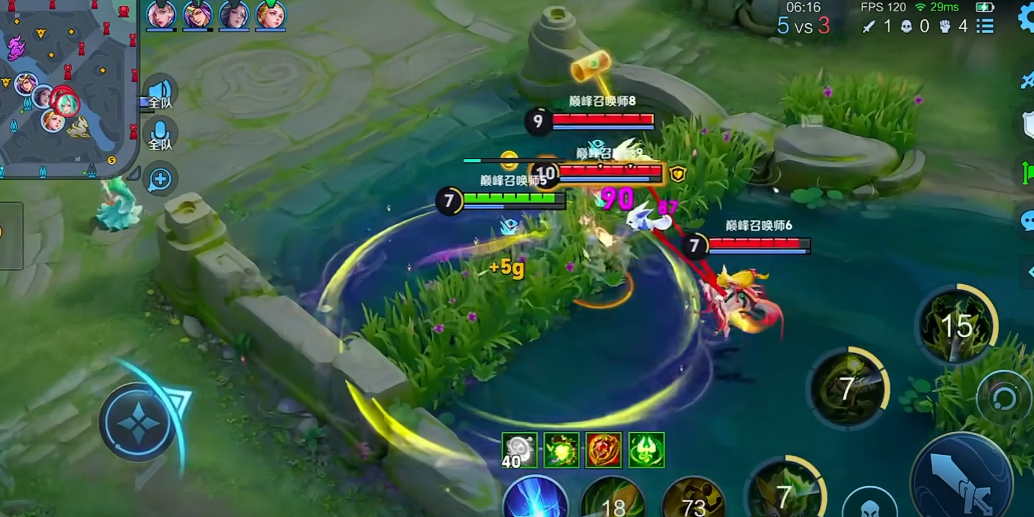This screenshot has height=517, width=1034.
Task: Toggle the 全队 team speaker button
Action: [x=160, y=94]
